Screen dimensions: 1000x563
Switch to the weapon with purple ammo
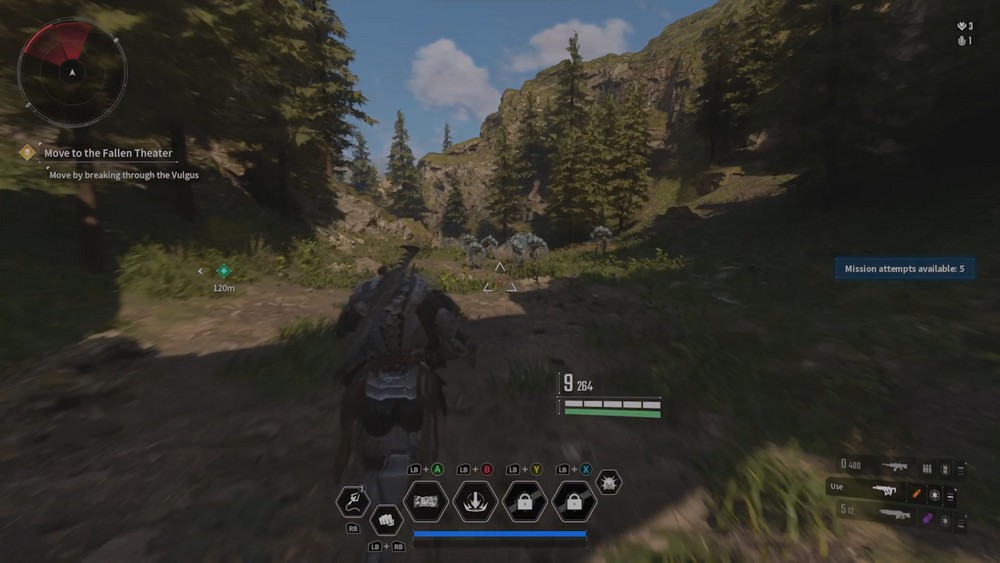(x=894, y=515)
